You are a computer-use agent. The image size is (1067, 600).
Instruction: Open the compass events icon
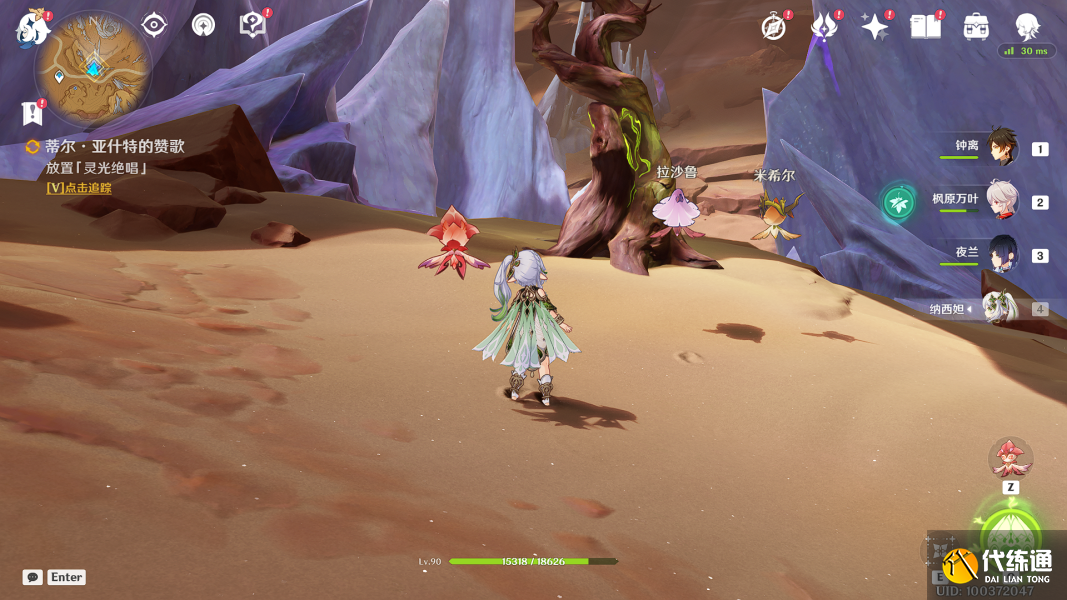[x=774, y=27]
